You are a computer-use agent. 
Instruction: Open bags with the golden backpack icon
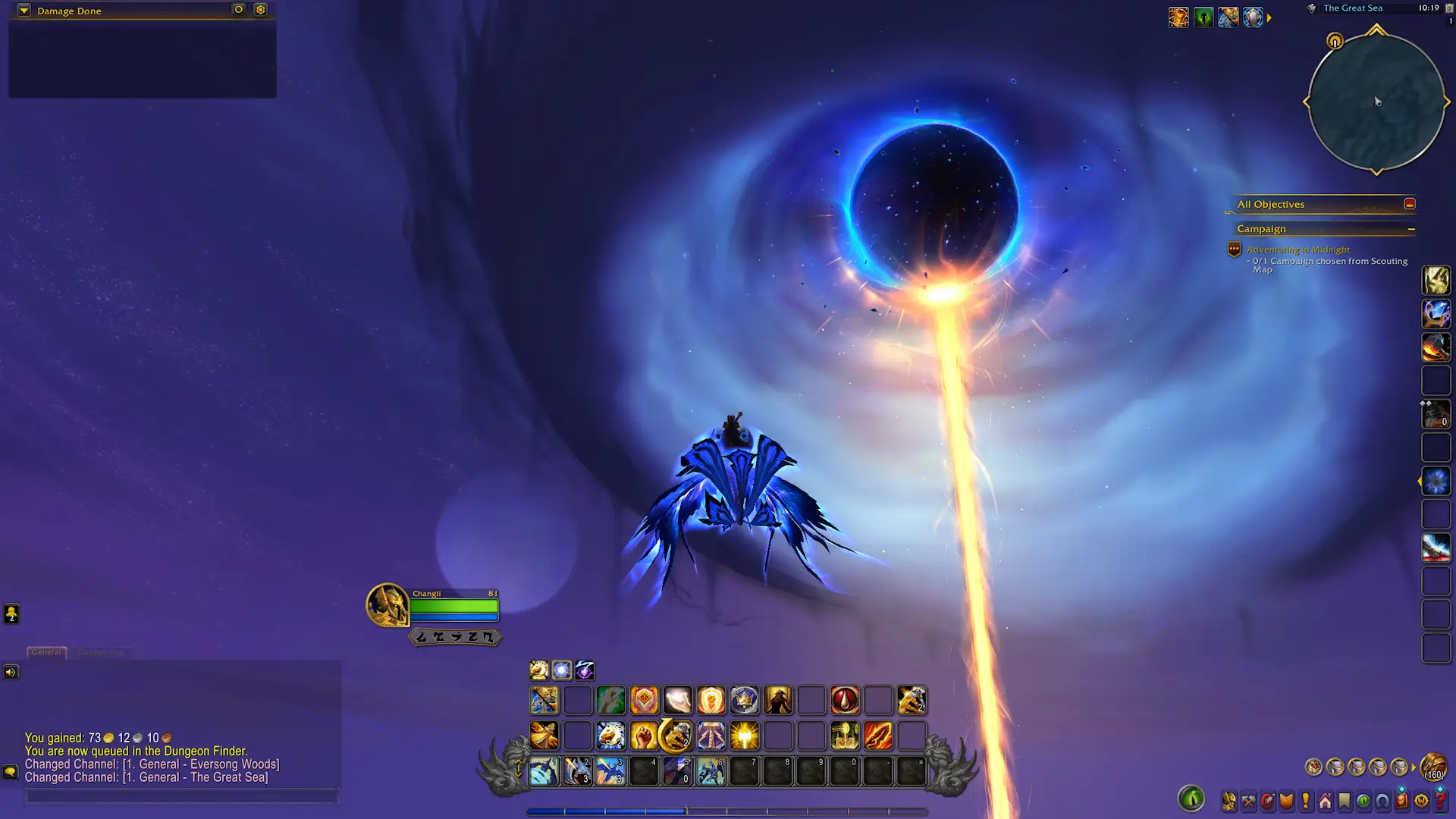(1432, 767)
